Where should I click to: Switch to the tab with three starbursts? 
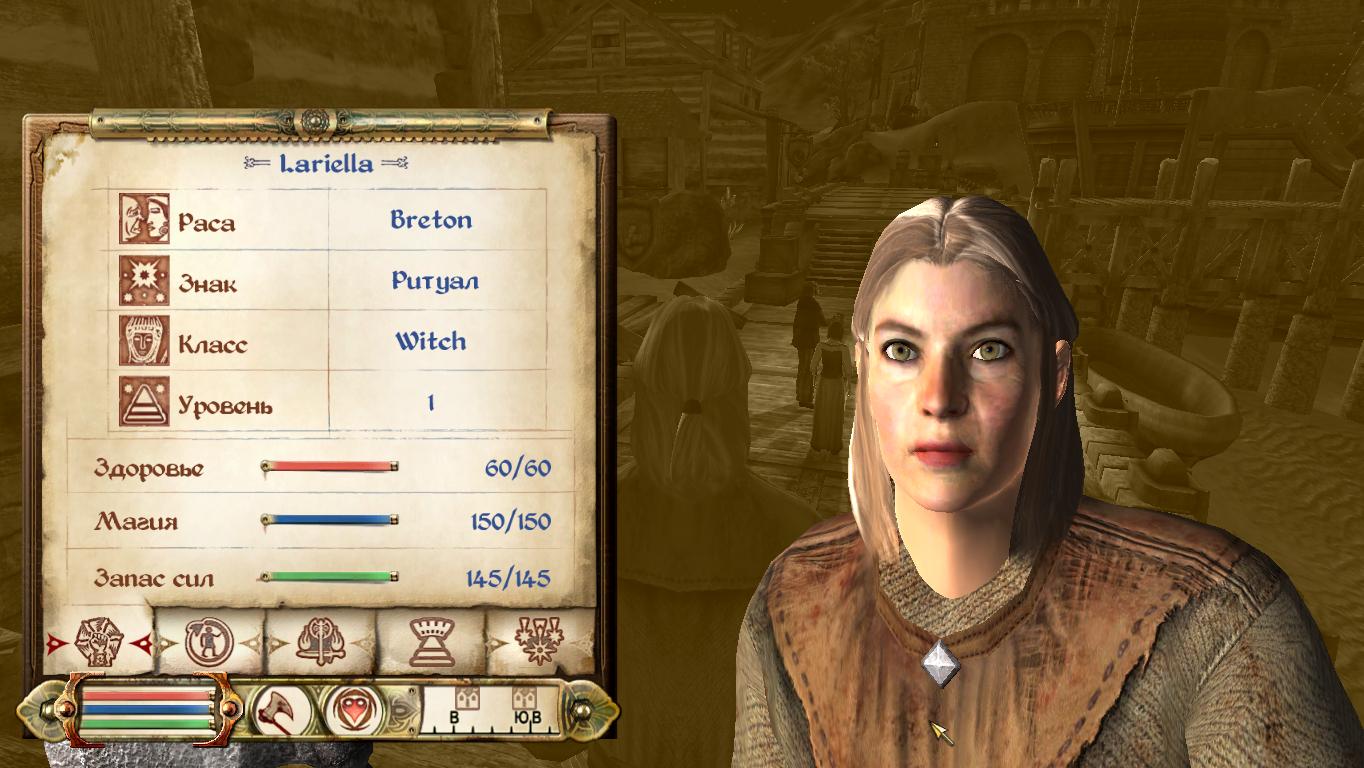point(539,642)
